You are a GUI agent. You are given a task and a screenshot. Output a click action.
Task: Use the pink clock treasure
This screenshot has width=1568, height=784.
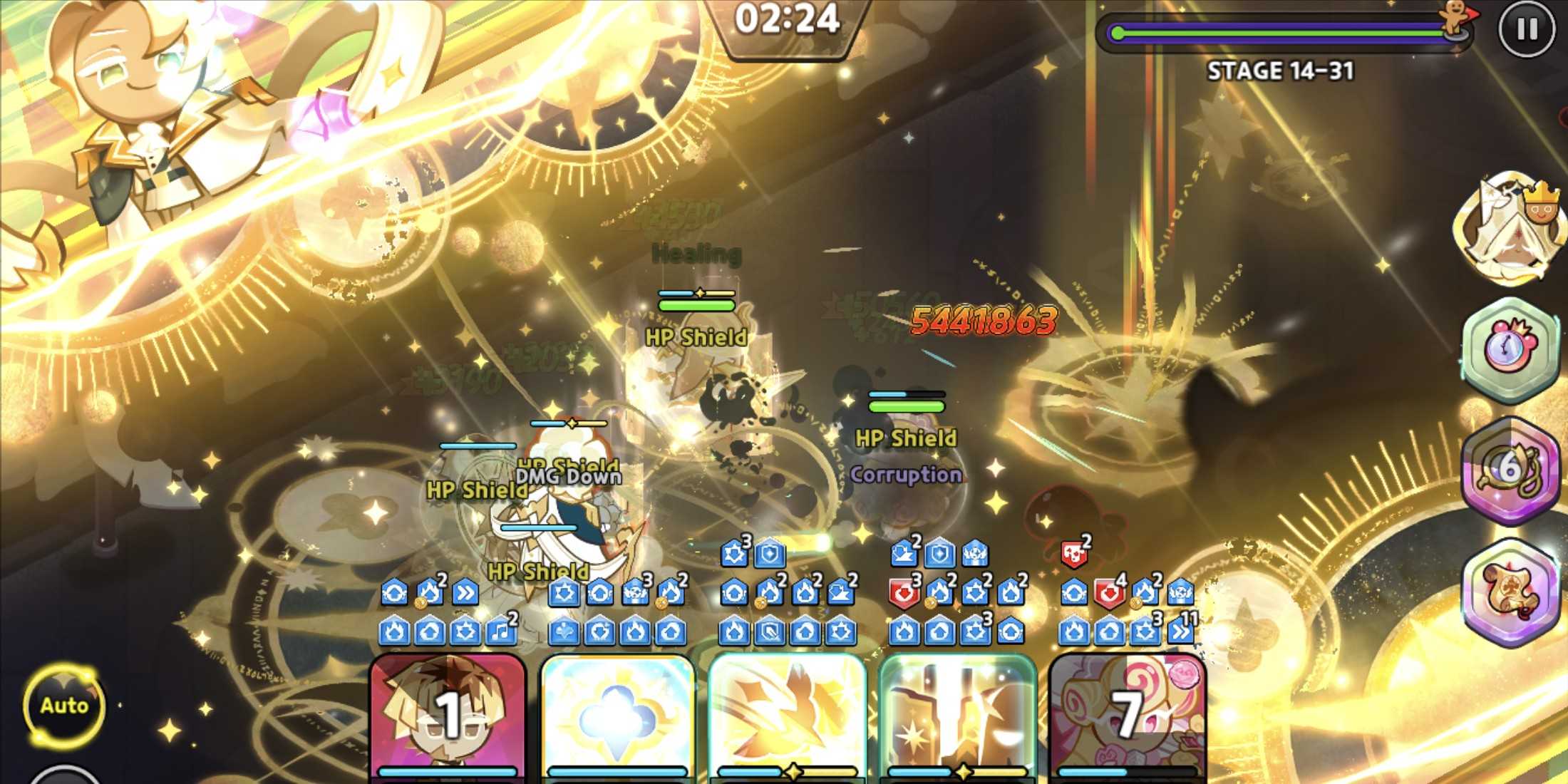point(1510,349)
